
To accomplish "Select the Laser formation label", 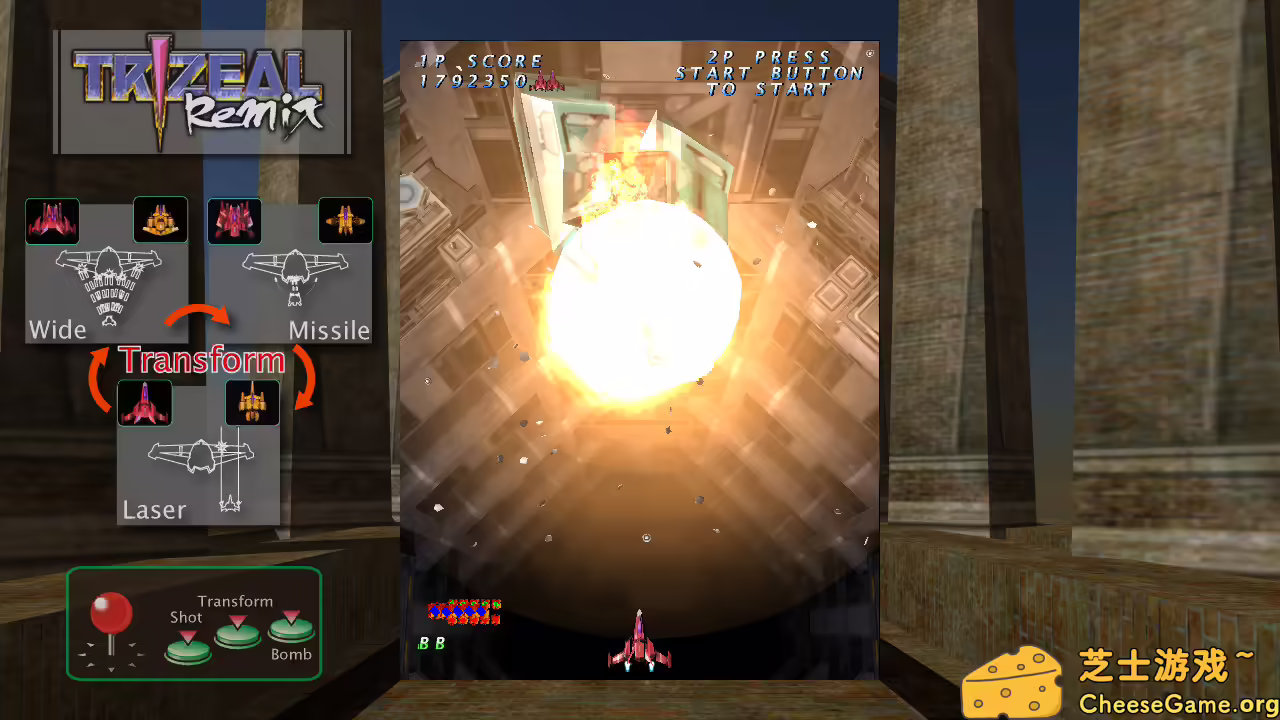I will click(154, 509).
